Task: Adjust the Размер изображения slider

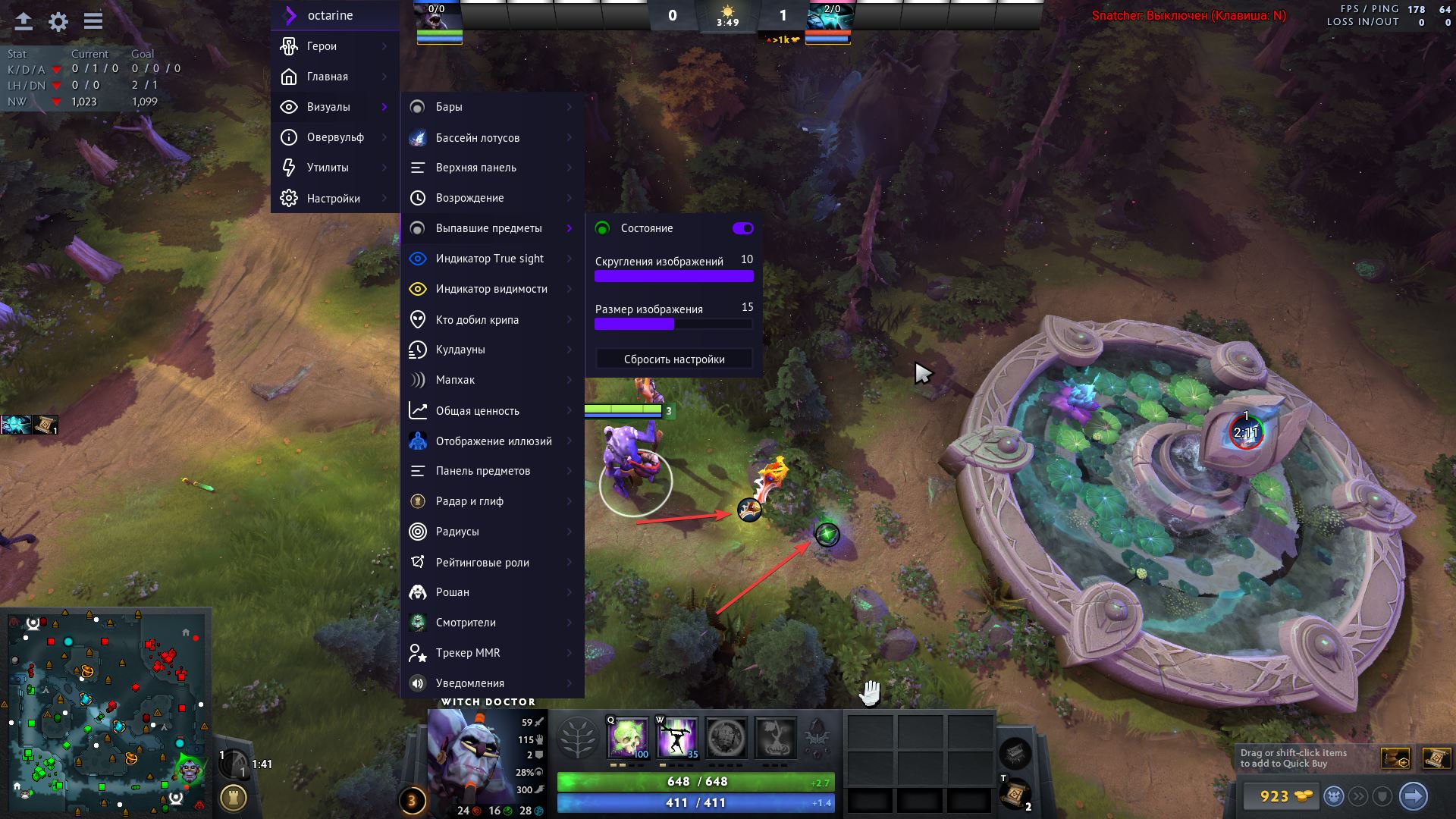Action: coord(673,324)
